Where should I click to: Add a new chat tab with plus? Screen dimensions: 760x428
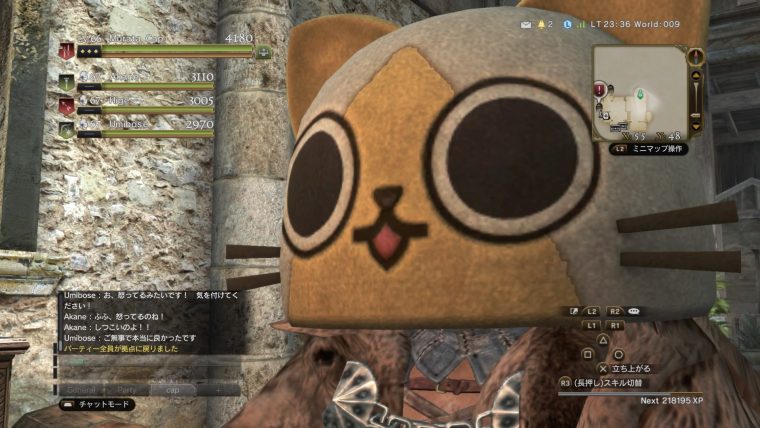coord(218,388)
